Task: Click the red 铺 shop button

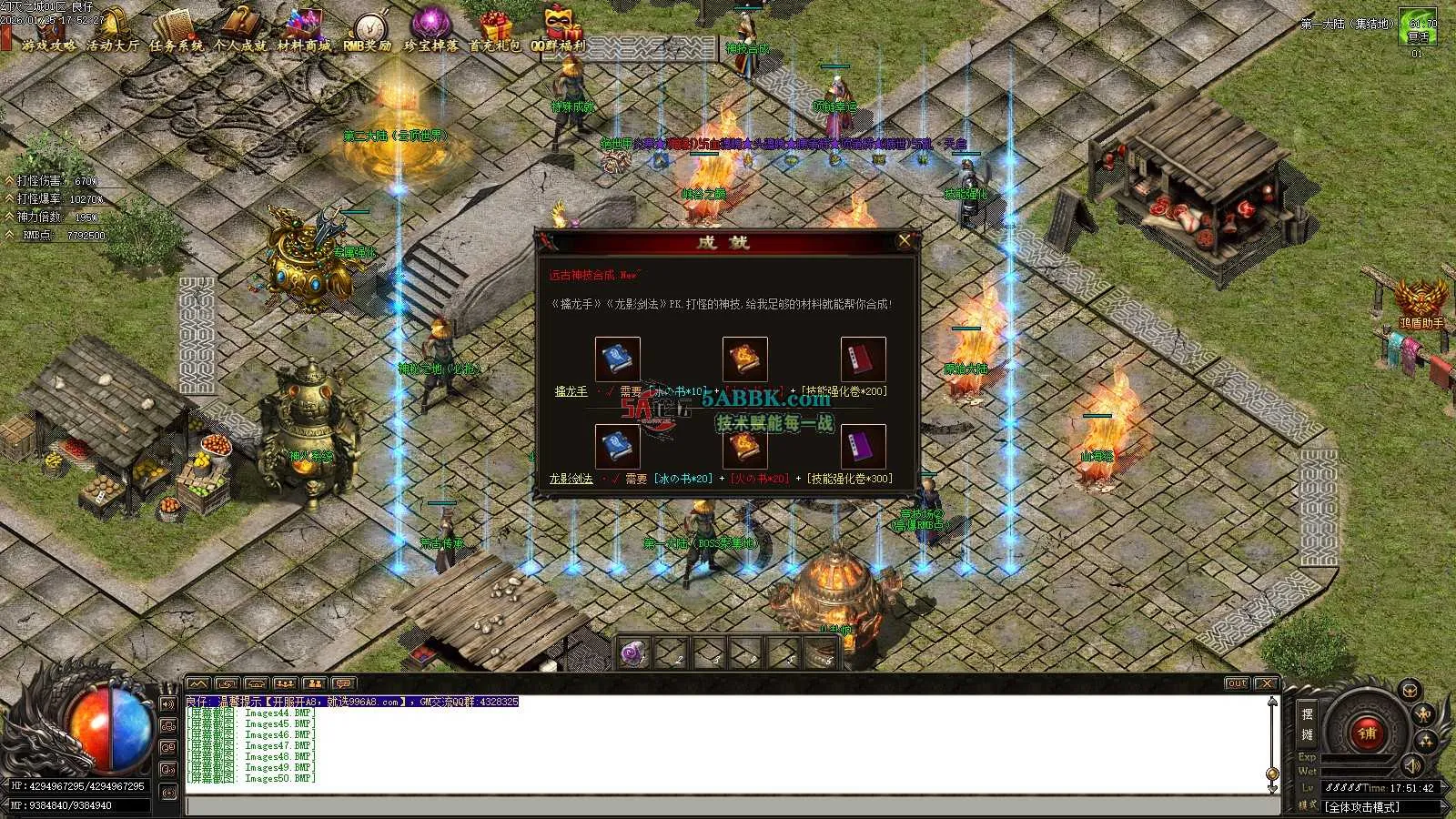Action: pos(1366,731)
